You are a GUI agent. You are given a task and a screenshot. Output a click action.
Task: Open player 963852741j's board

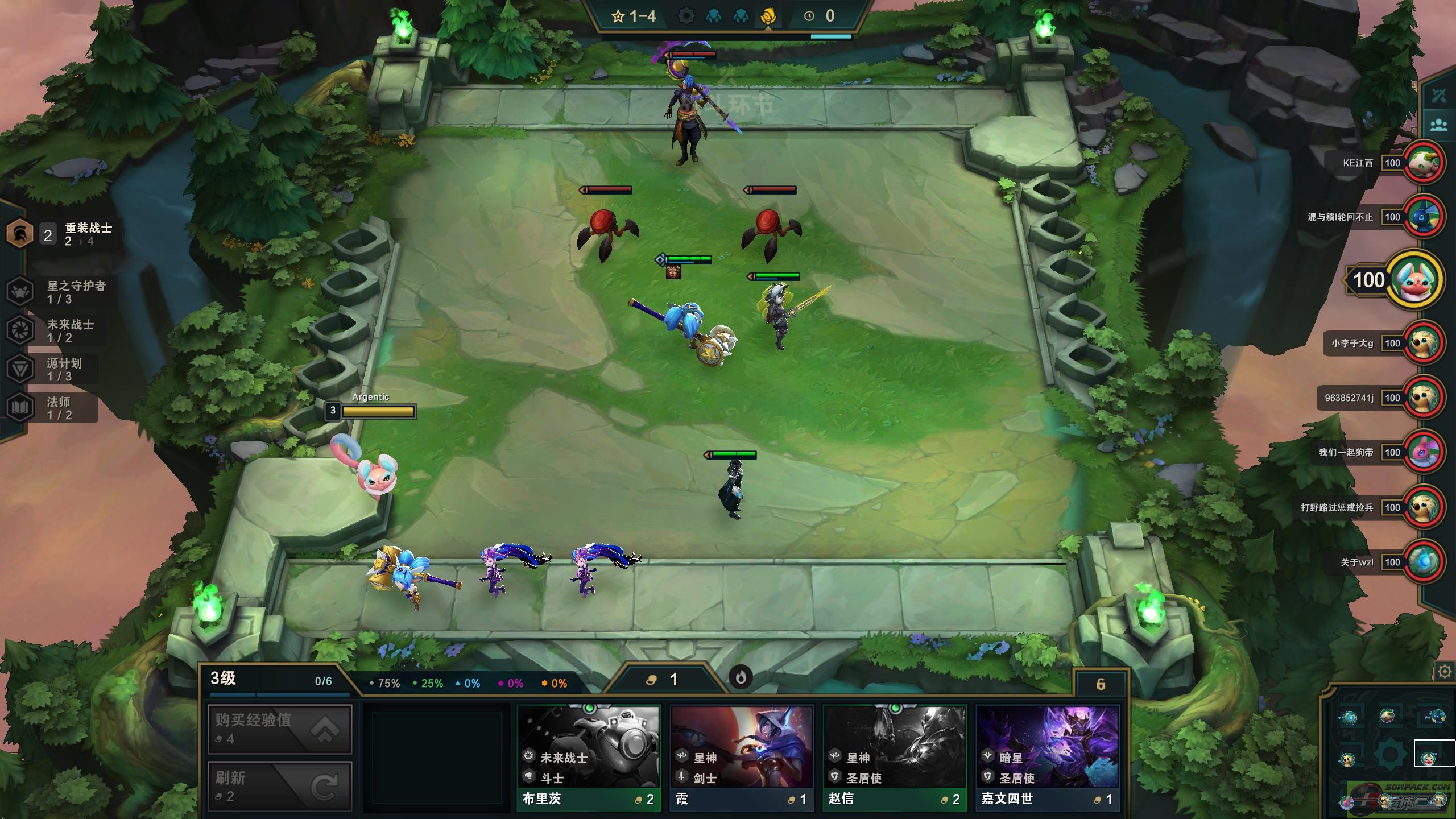pyautogui.click(x=1424, y=398)
